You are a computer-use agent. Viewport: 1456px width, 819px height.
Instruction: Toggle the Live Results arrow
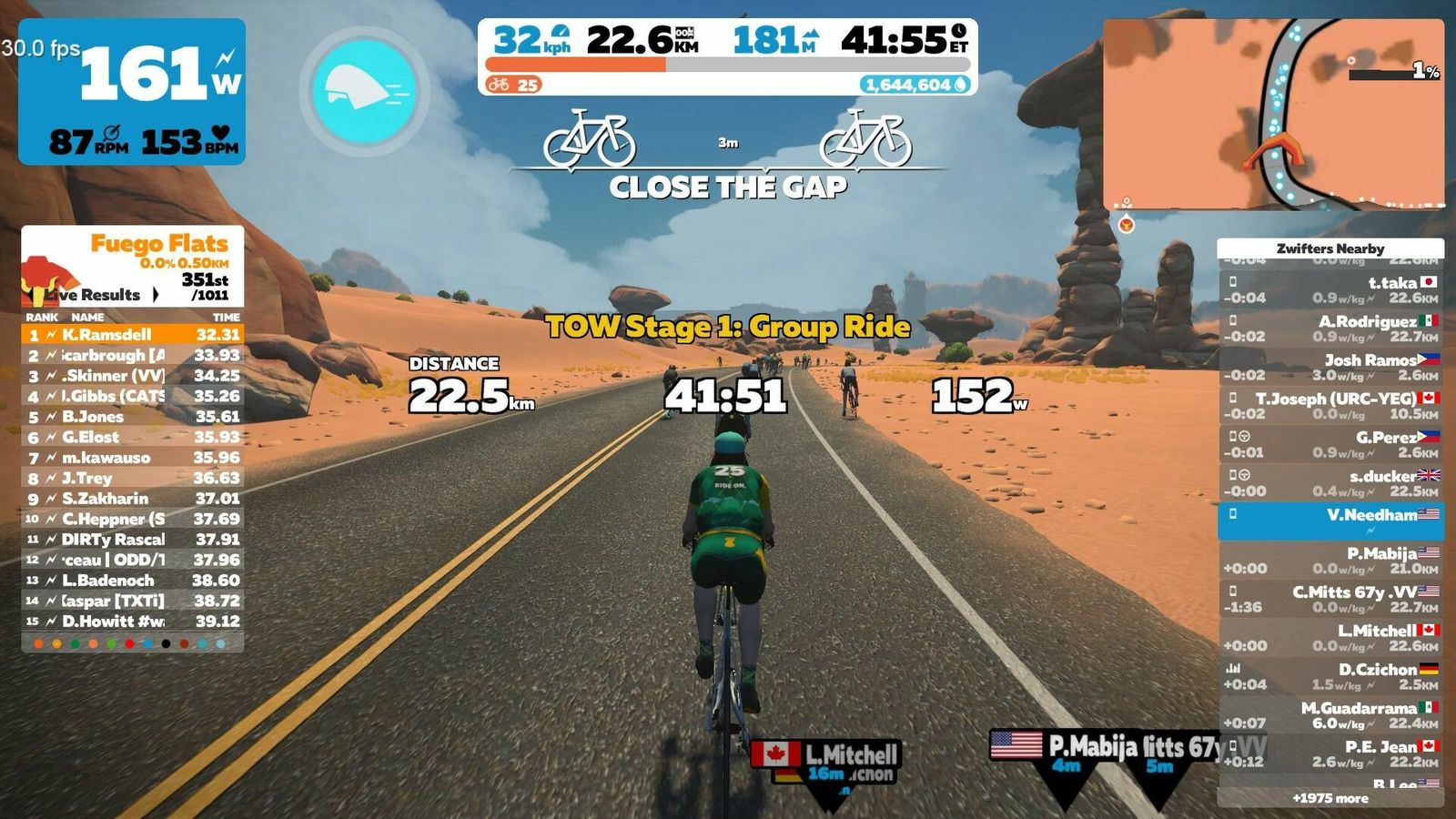click(x=156, y=294)
